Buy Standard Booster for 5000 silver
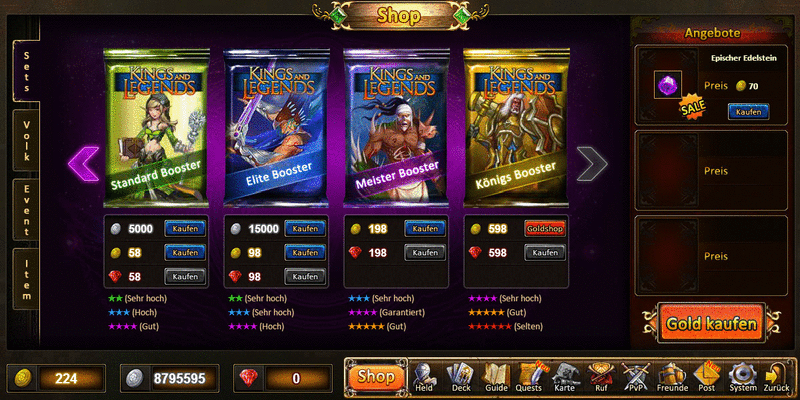The width and height of the screenshot is (800, 400). 185,229
